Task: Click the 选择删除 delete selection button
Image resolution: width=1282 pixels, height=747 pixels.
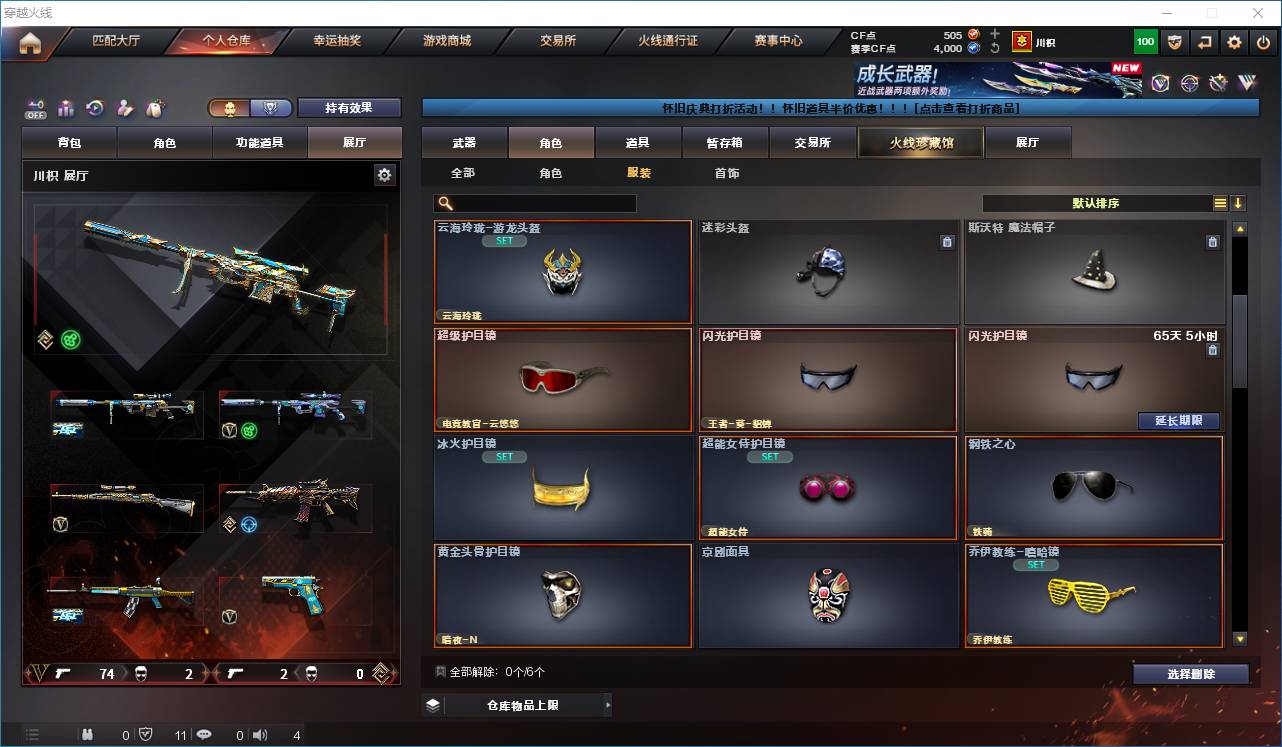Action: [x=1190, y=674]
